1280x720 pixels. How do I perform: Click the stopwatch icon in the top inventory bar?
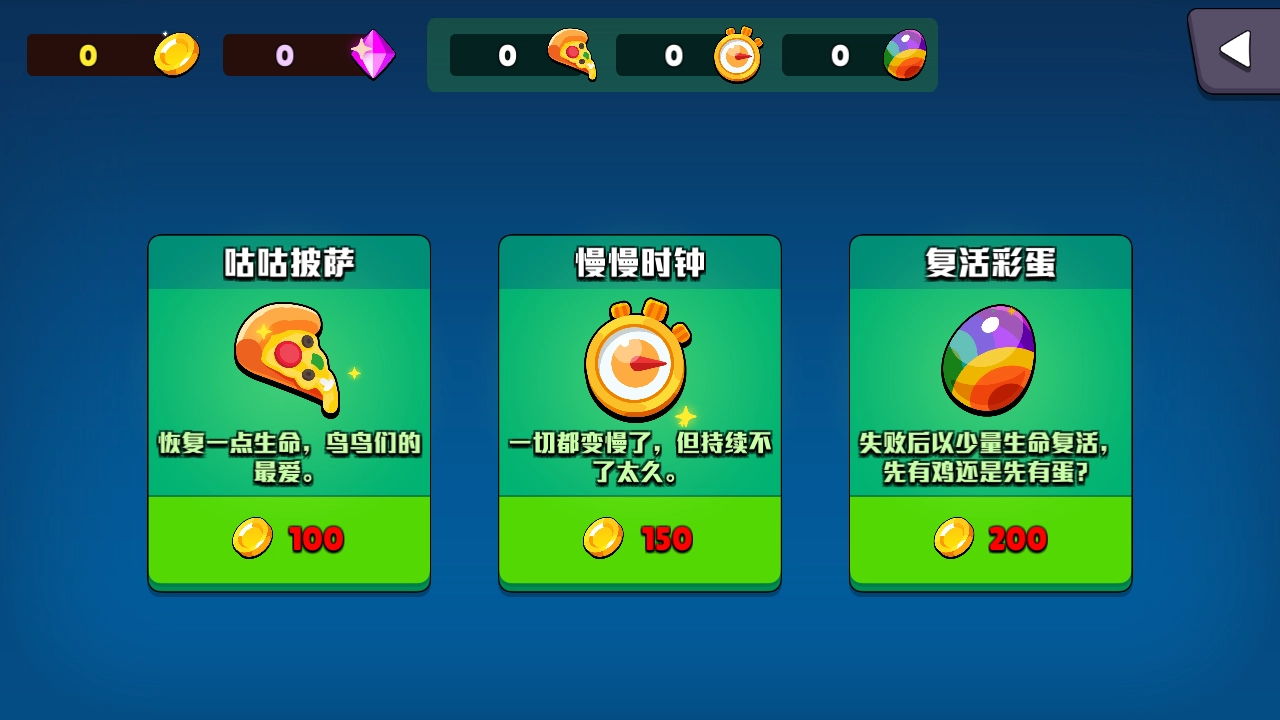[x=737, y=55]
